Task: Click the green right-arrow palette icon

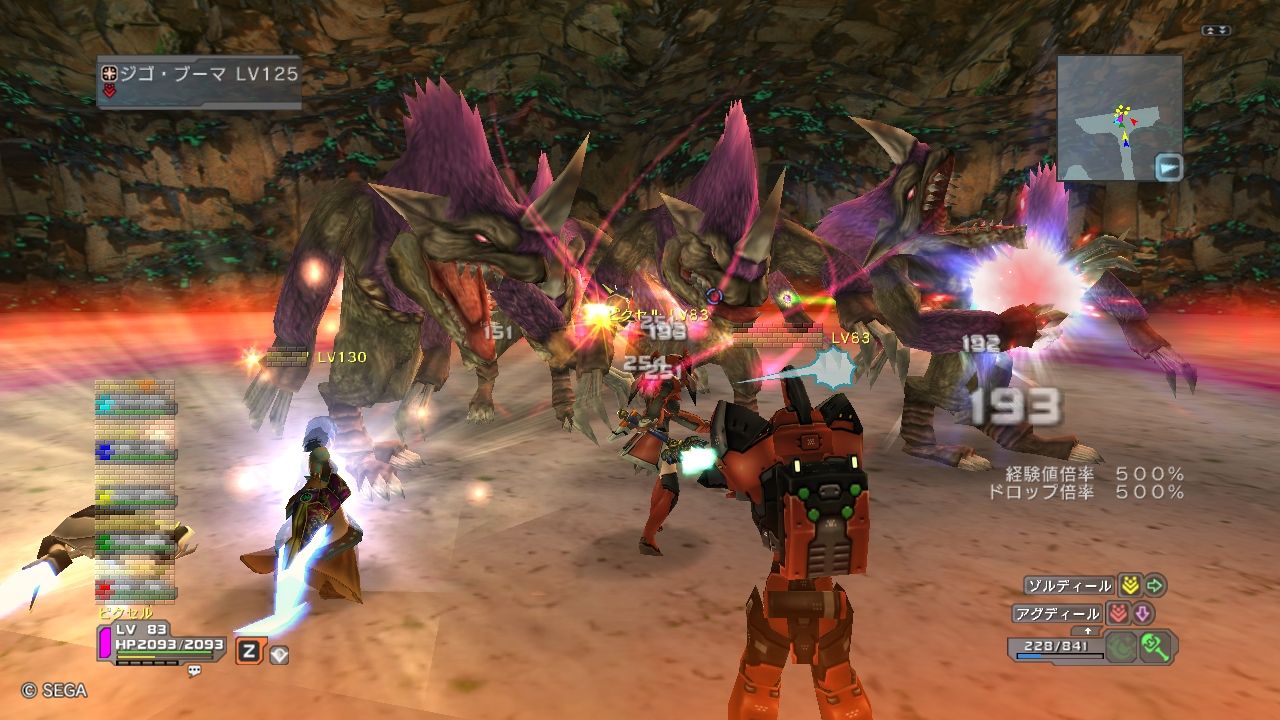Action: [1155, 586]
